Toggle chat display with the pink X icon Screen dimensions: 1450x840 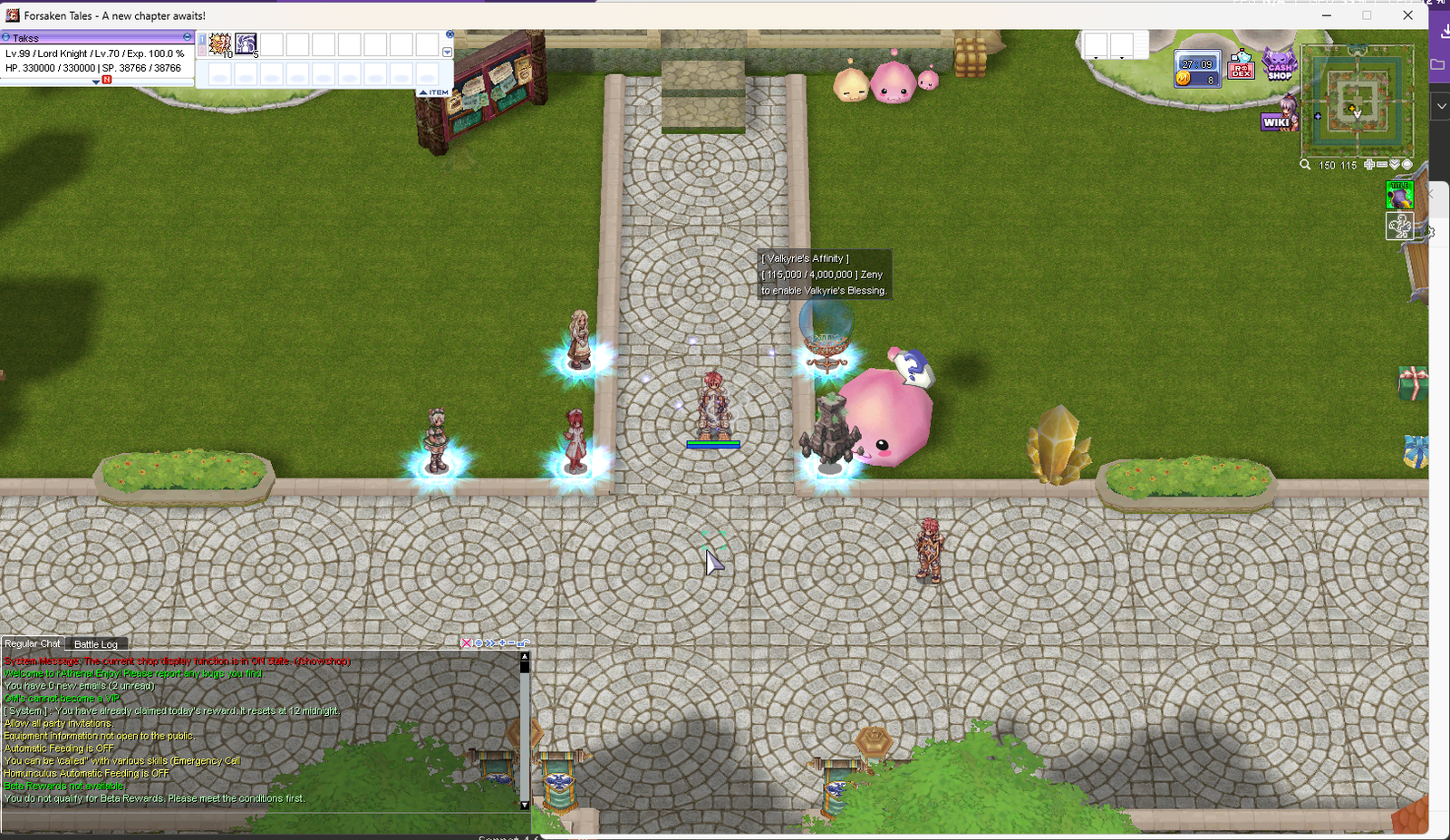click(467, 643)
